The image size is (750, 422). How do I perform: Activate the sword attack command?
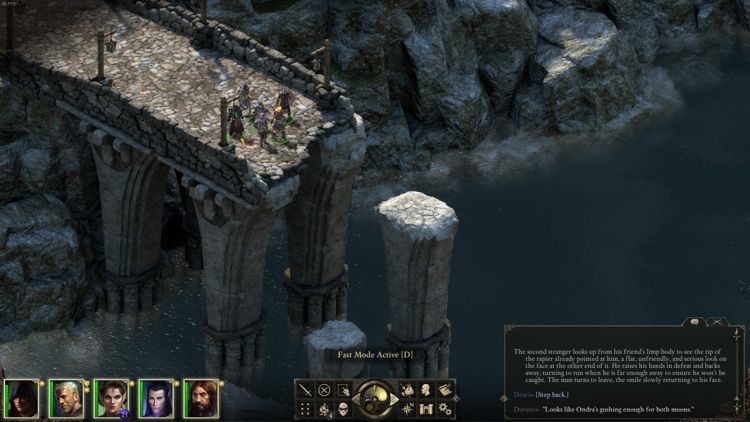click(306, 390)
